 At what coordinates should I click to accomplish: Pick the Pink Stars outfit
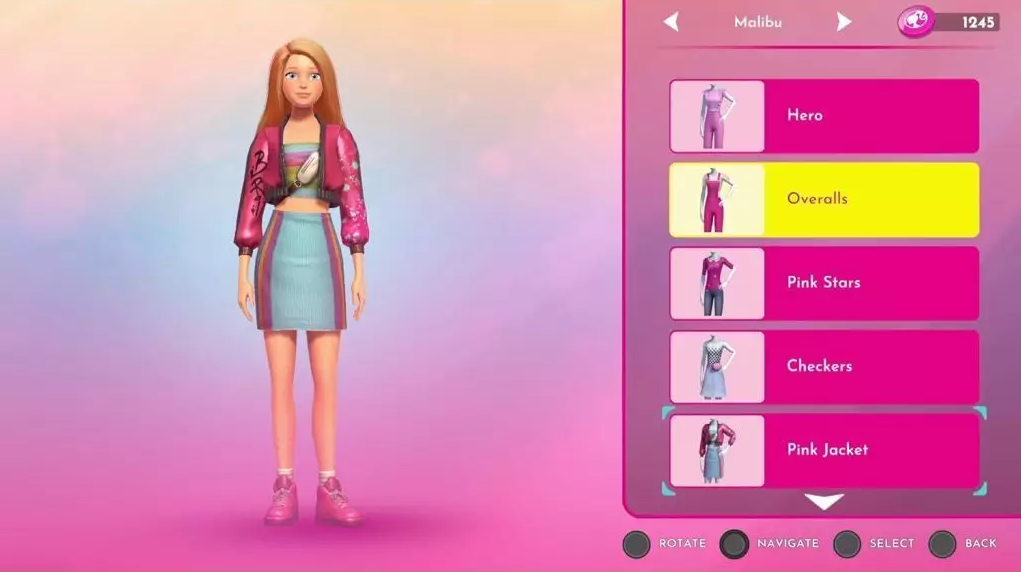pyautogui.click(x=823, y=283)
